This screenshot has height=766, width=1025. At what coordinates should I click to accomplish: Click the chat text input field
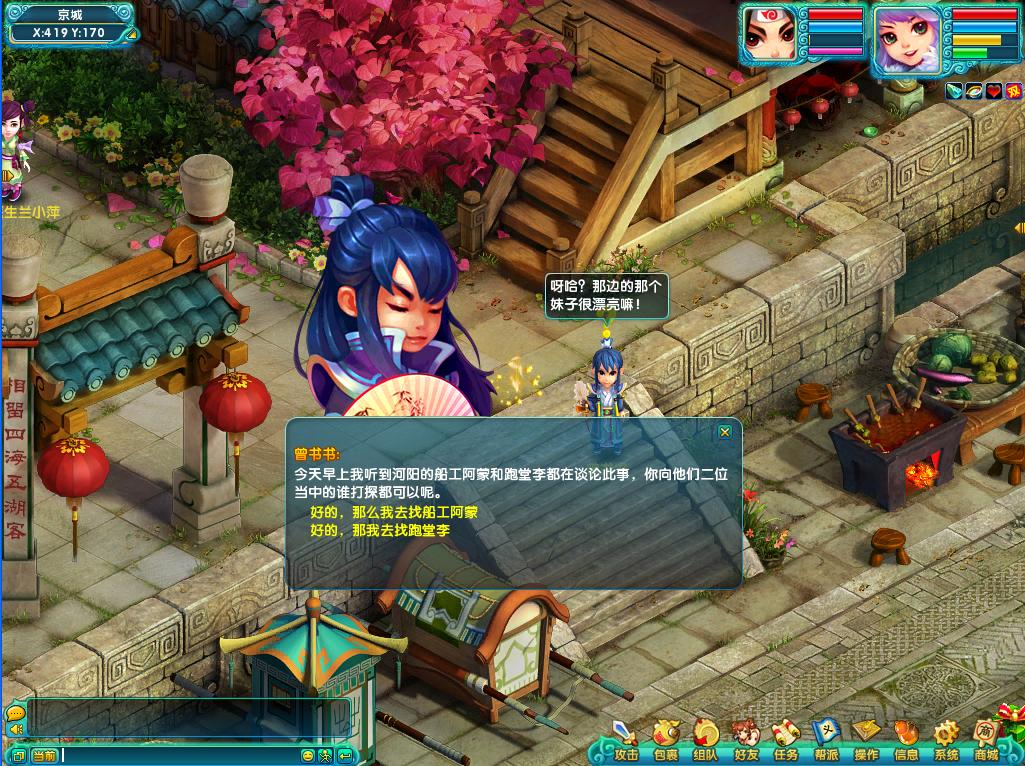(x=180, y=755)
